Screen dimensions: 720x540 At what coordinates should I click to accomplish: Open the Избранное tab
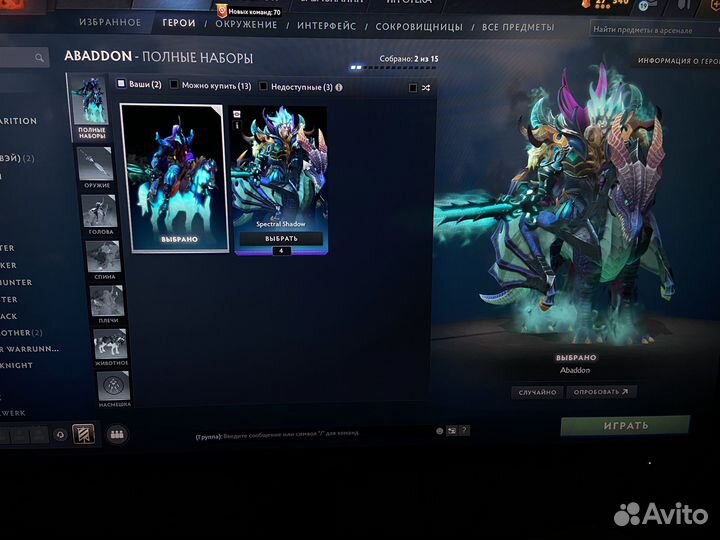click(x=111, y=23)
